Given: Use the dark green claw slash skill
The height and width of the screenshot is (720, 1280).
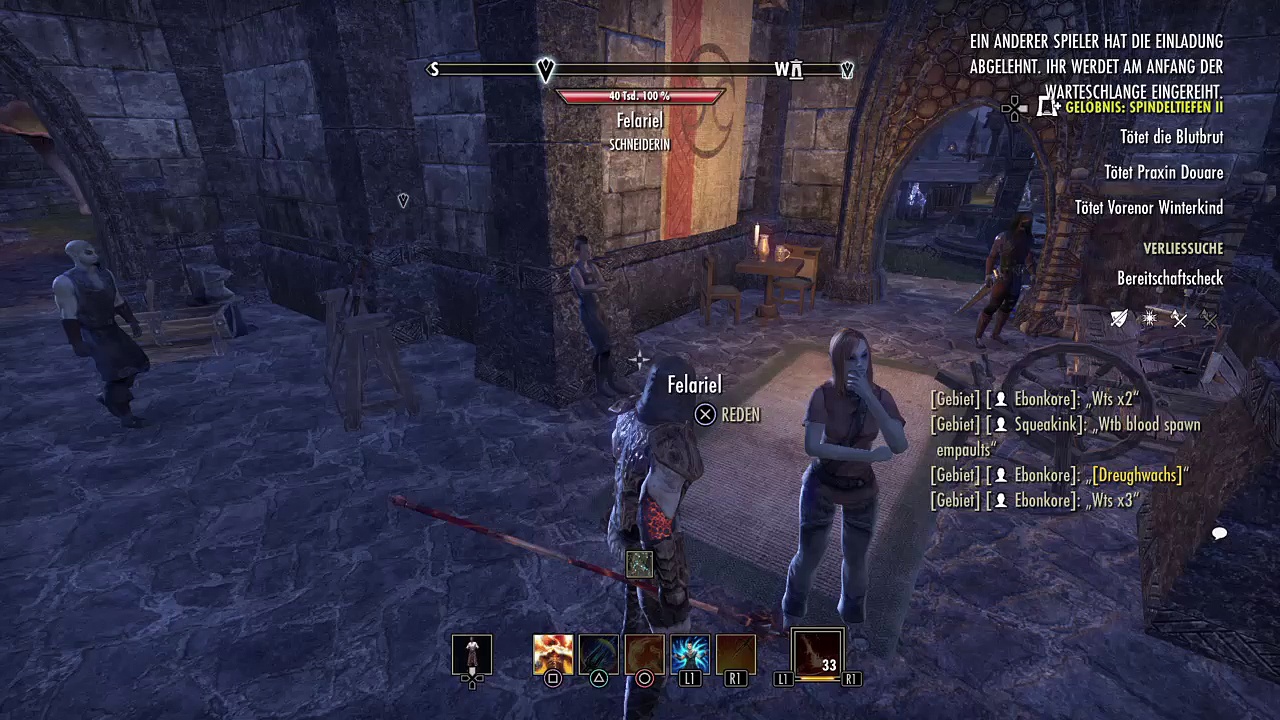Looking at the screenshot, I should tap(598, 655).
